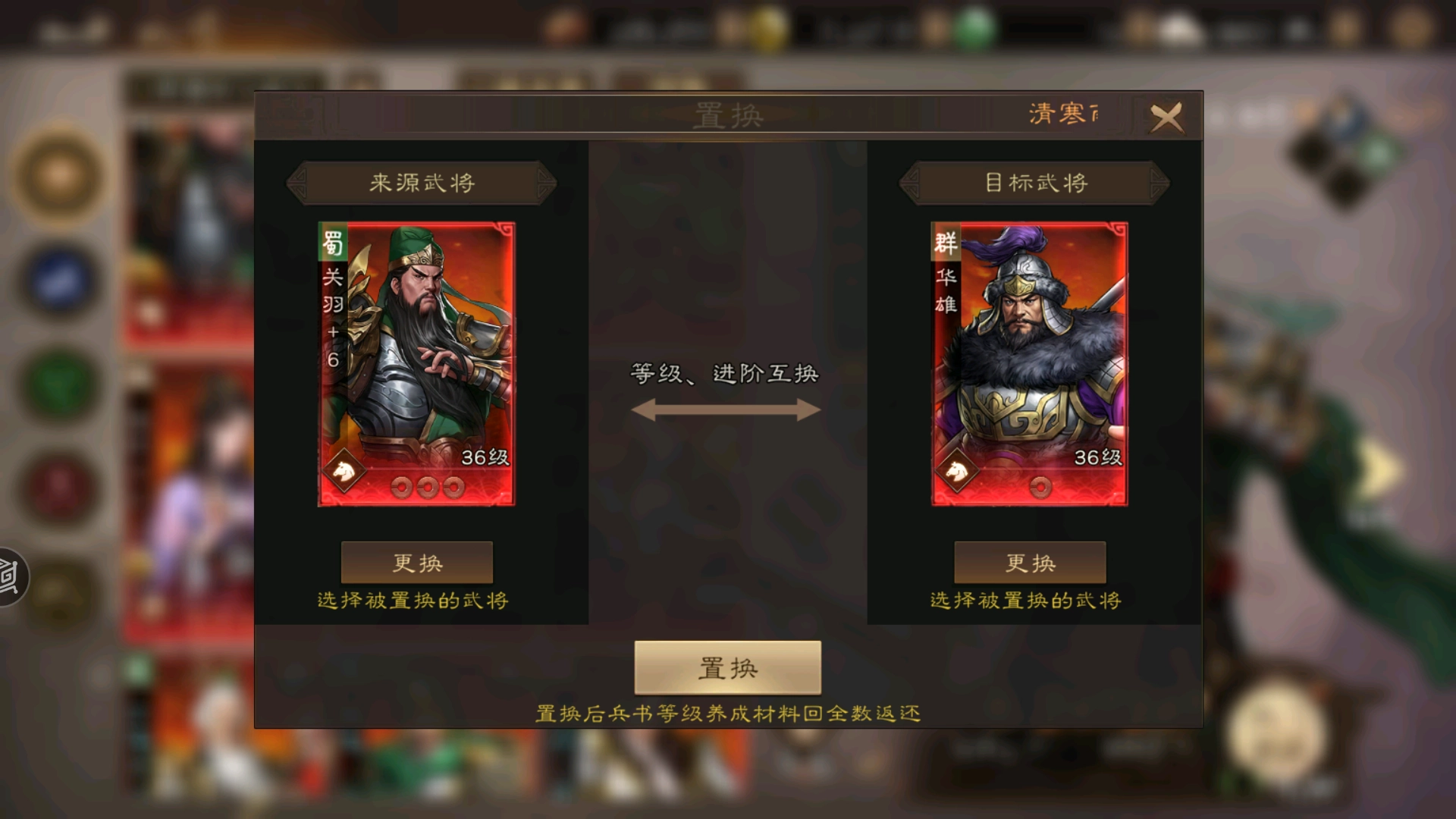
Task: Click the gold coin currency icon in top bar
Action: click(767, 23)
